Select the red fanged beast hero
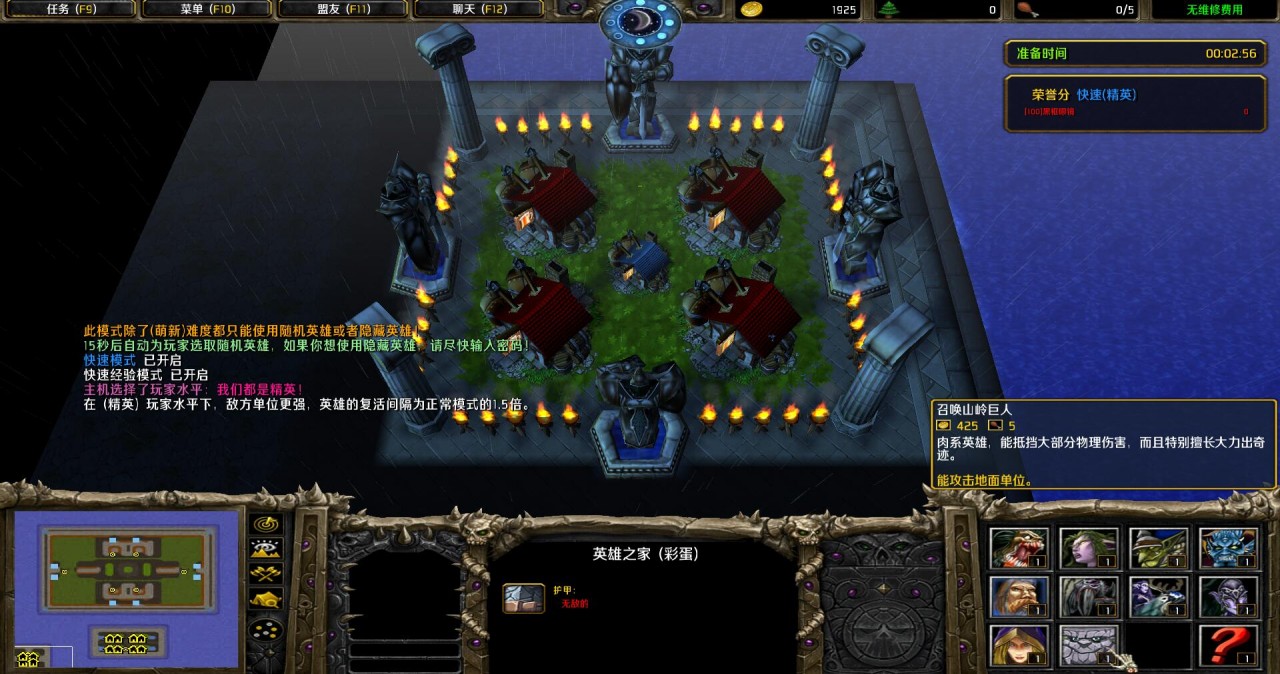This screenshot has height=674, width=1280. coord(1019,548)
